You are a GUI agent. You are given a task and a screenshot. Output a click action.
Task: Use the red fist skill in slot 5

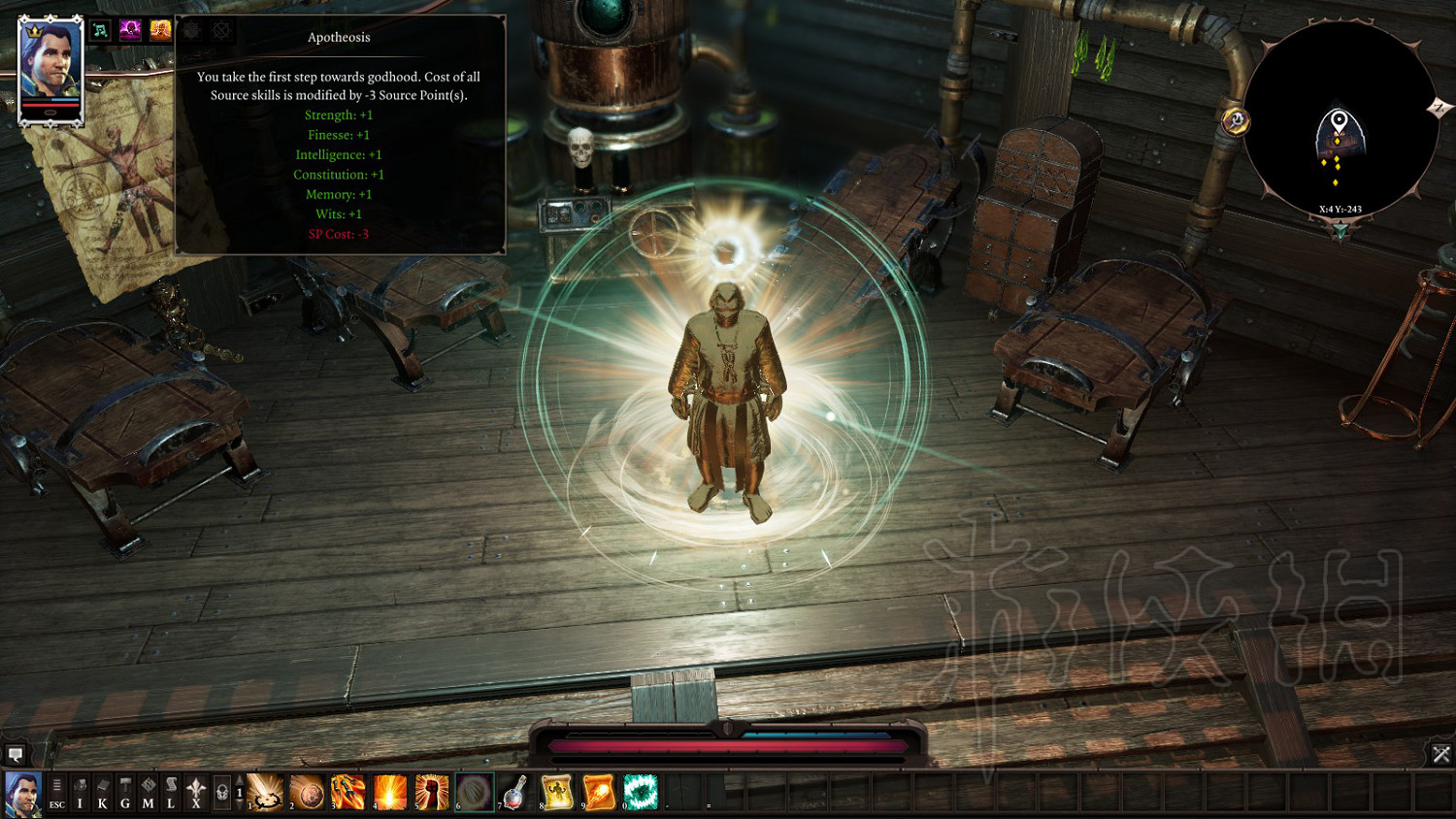(432, 792)
